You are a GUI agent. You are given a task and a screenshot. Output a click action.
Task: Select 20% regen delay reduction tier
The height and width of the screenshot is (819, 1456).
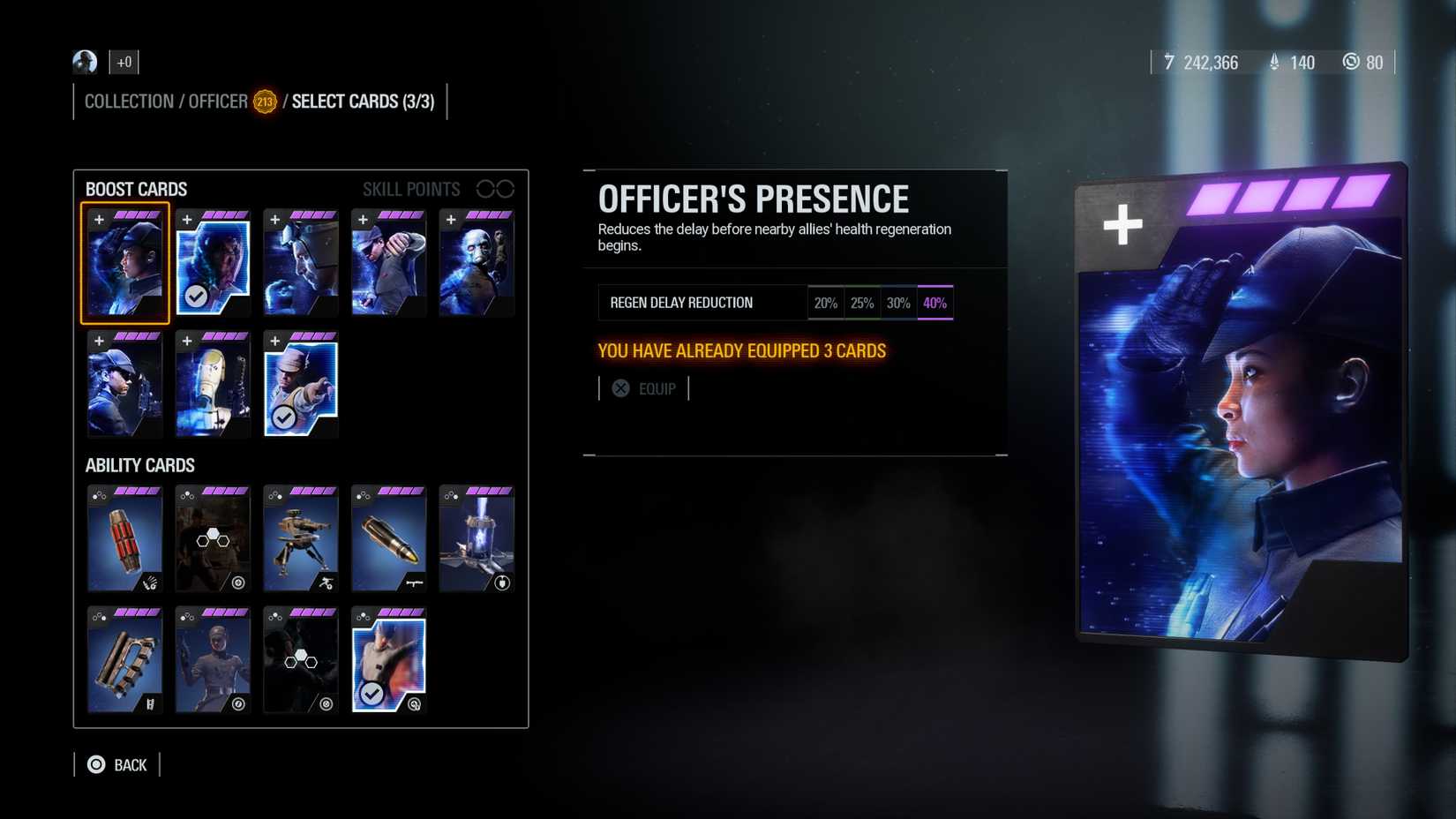826,303
